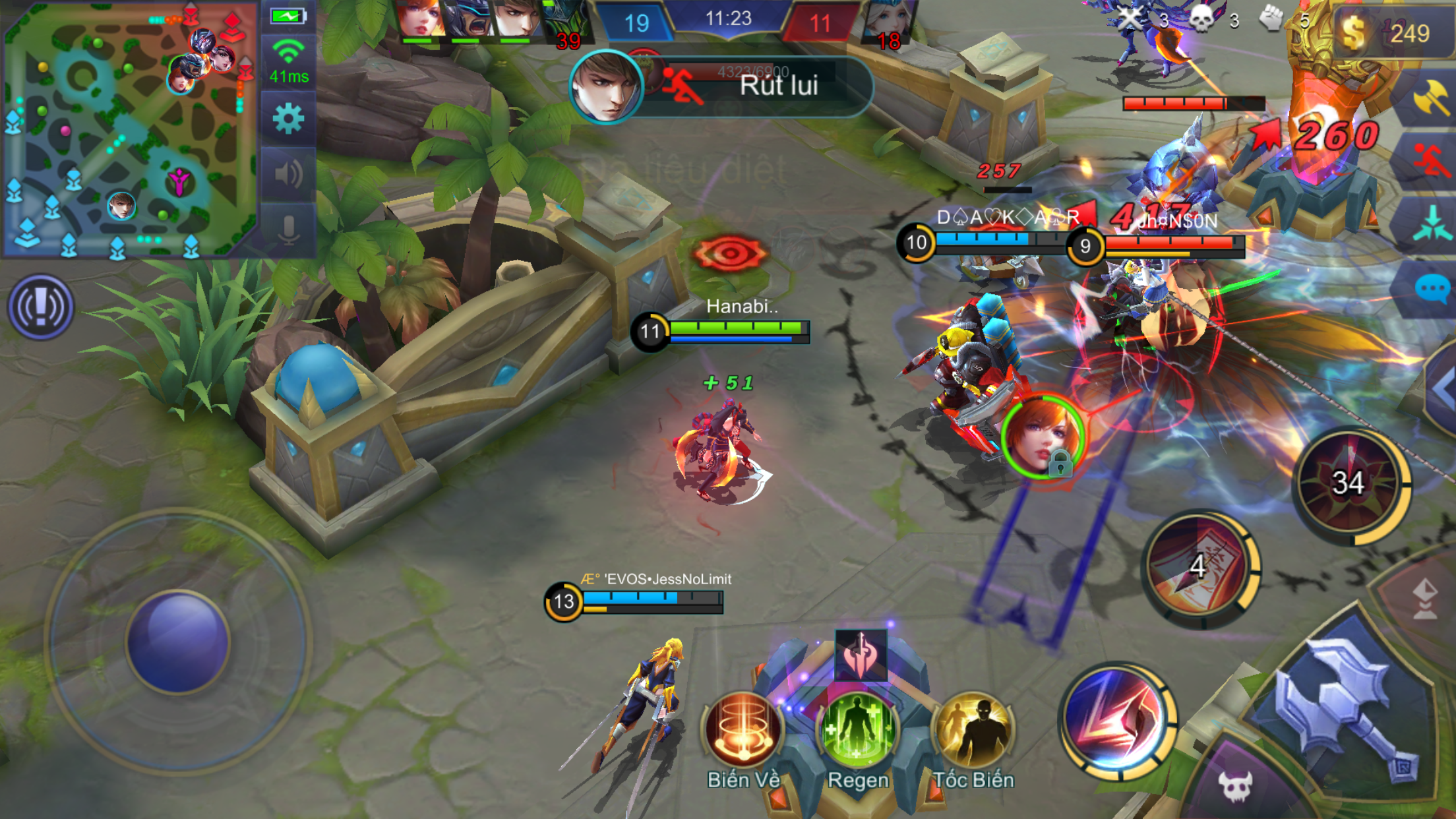This screenshot has height=819, width=1456.
Task: Target the locked red-haired enemy hero portrait
Action: [x=1043, y=437]
